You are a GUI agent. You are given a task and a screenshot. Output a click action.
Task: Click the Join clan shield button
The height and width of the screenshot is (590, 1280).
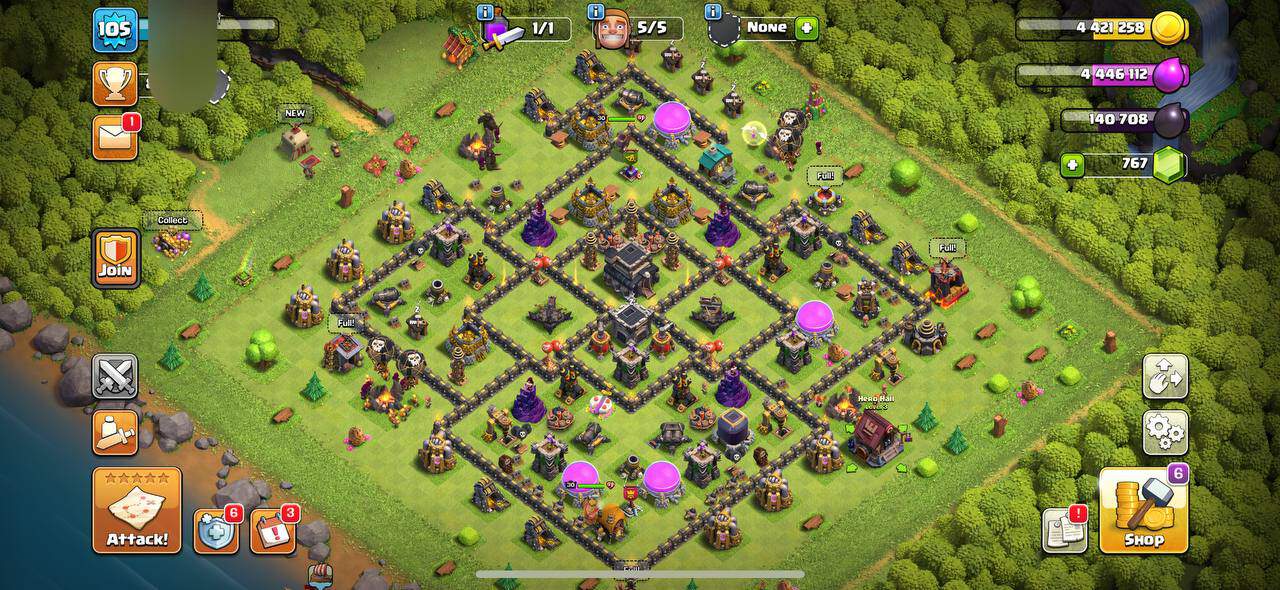(x=116, y=258)
